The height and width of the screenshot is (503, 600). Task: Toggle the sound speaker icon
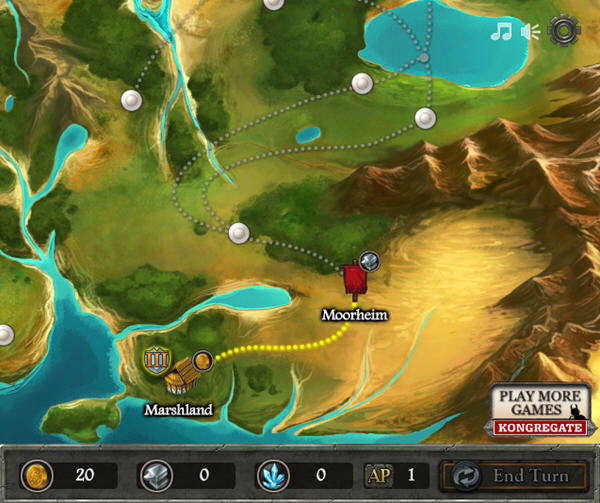tap(530, 31)
